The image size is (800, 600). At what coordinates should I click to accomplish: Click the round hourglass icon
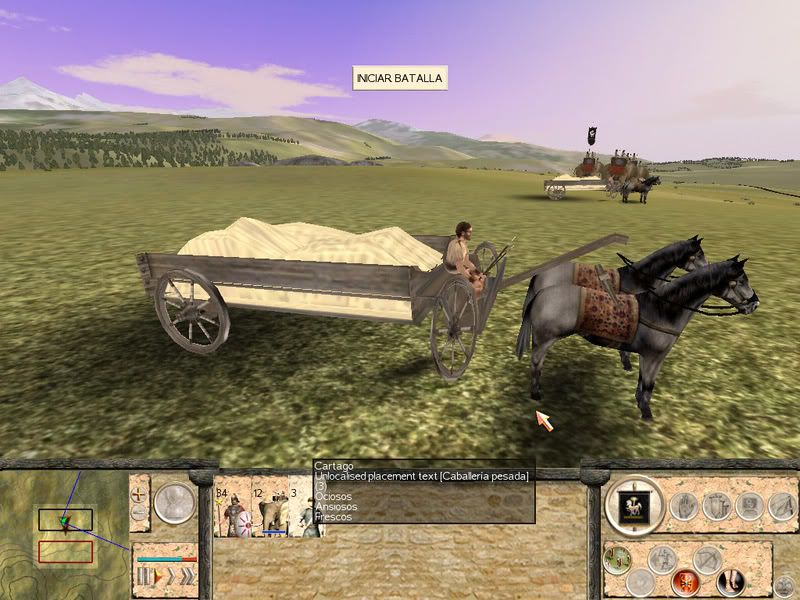click(174, 502)
